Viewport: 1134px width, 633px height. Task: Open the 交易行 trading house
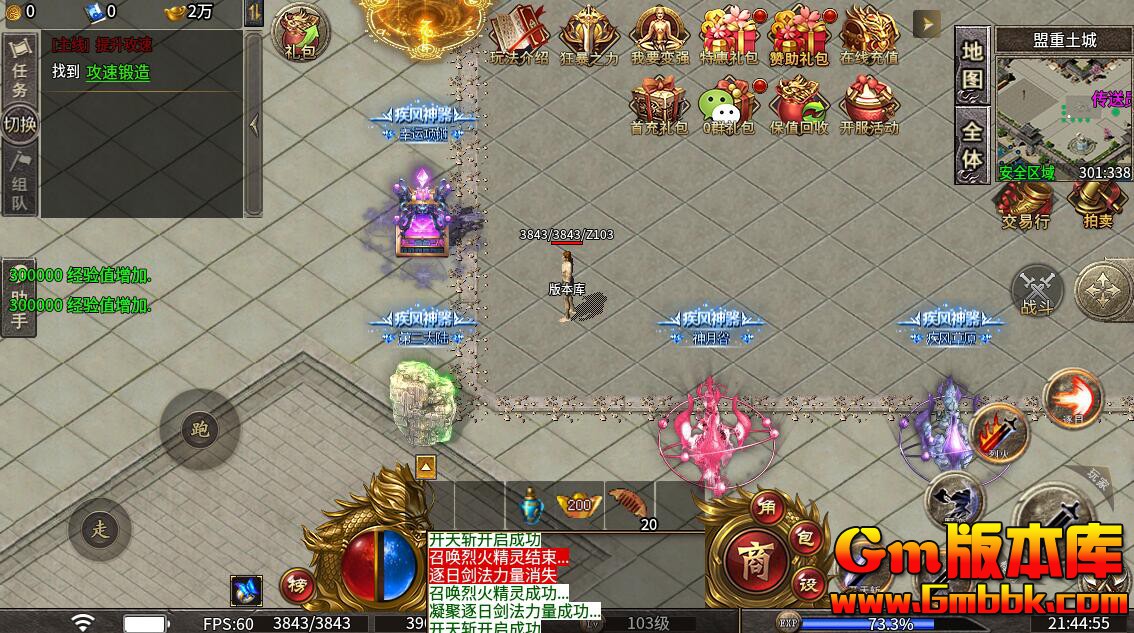tap(1024, 203)
